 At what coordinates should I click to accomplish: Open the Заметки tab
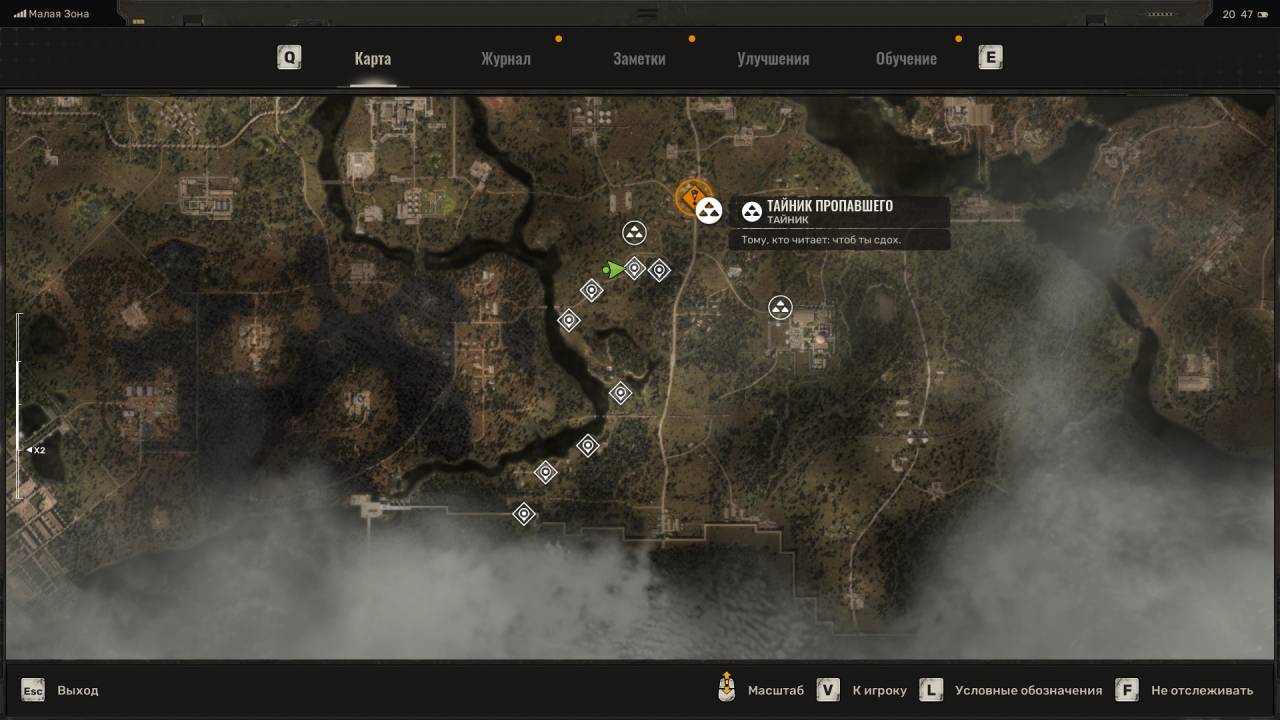(639, 58)
